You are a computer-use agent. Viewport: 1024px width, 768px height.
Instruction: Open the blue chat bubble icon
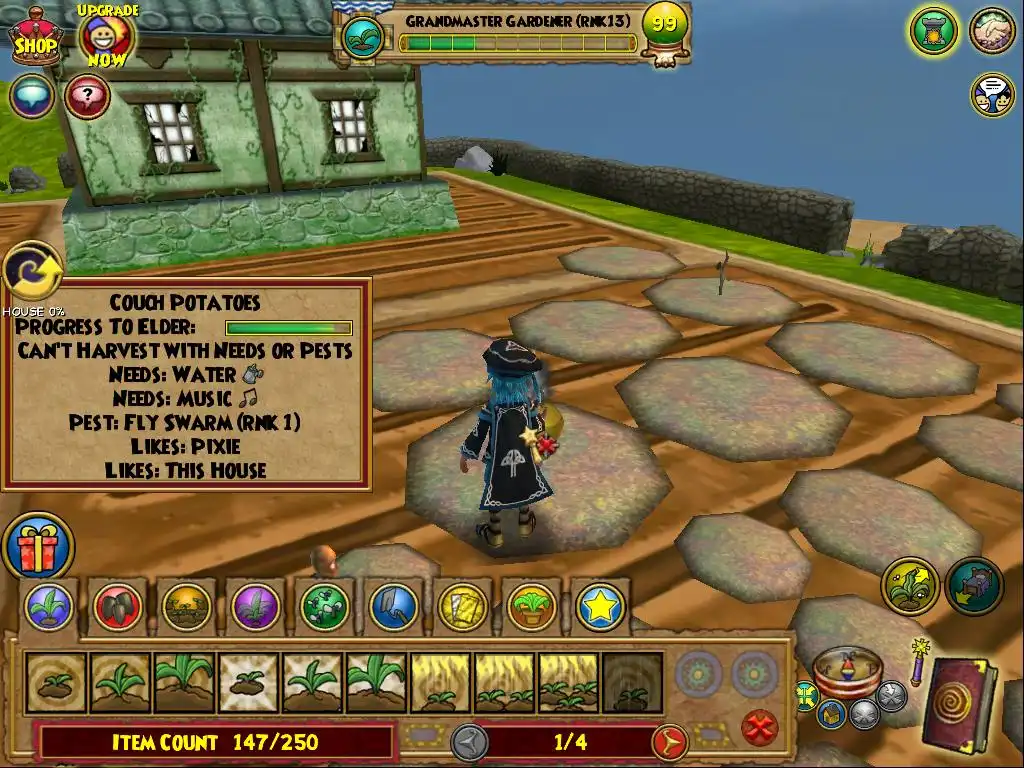[32, 97]
